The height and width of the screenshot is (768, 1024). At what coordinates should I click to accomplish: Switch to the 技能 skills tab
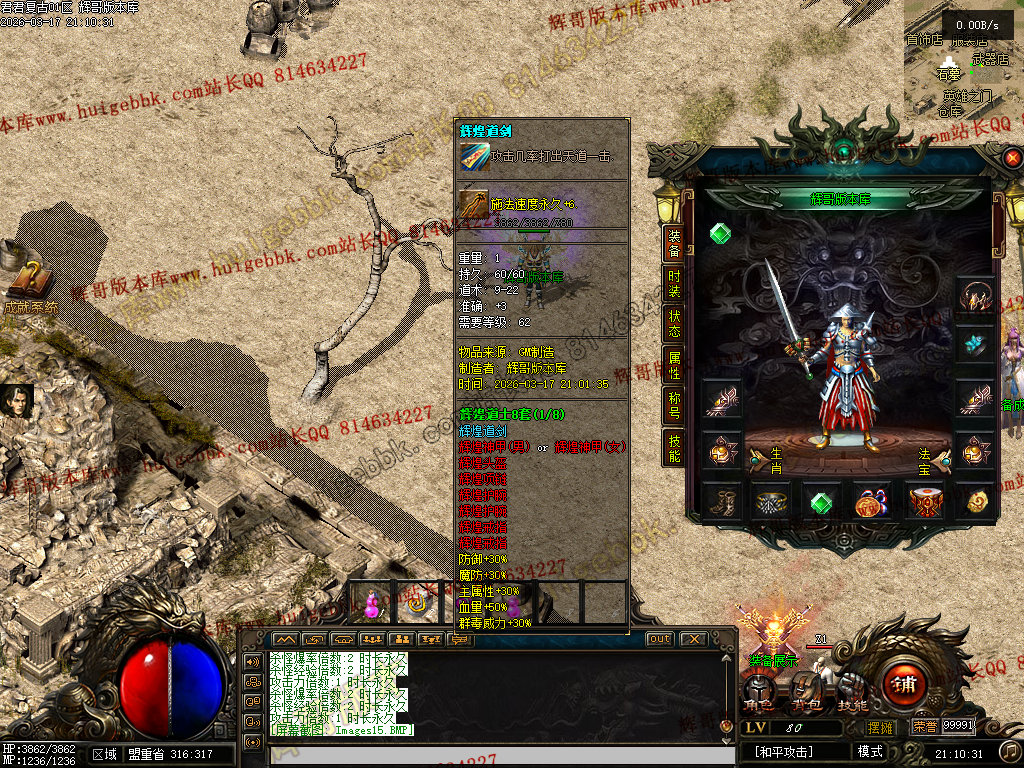[675, 449]
